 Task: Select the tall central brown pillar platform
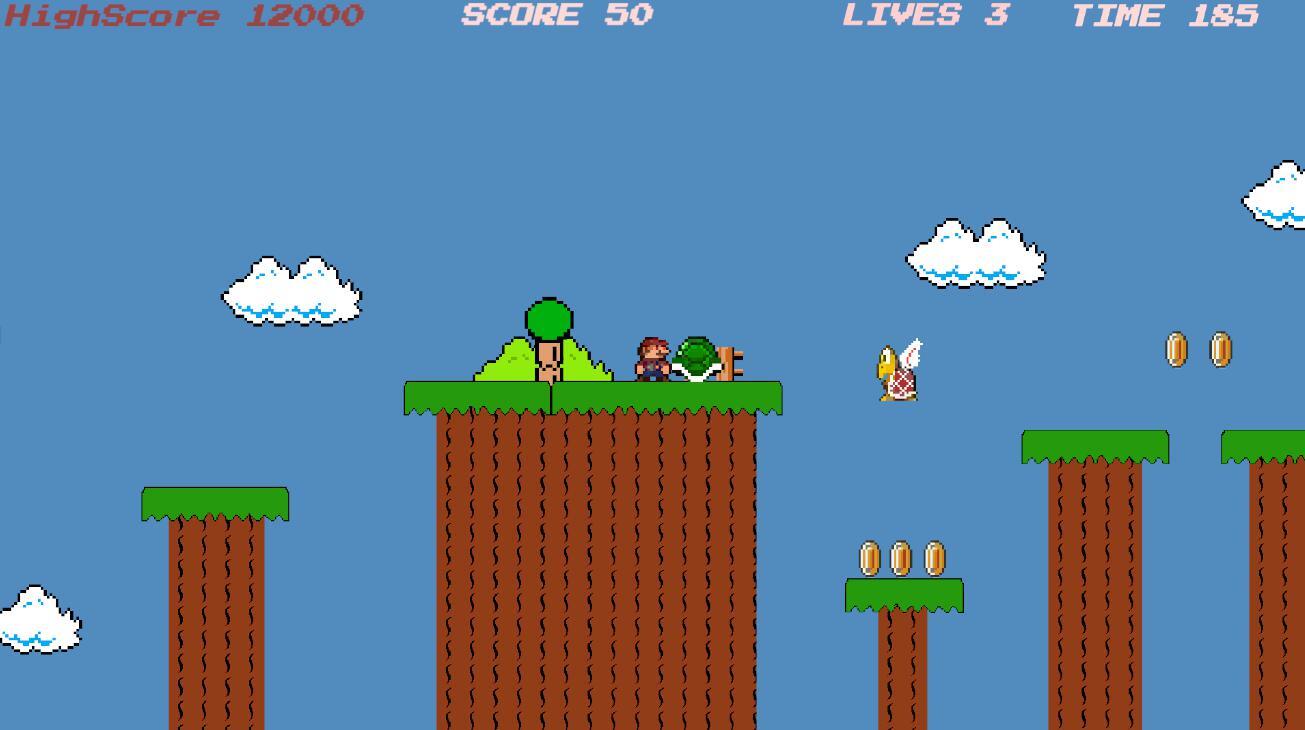tap(595, 560)
